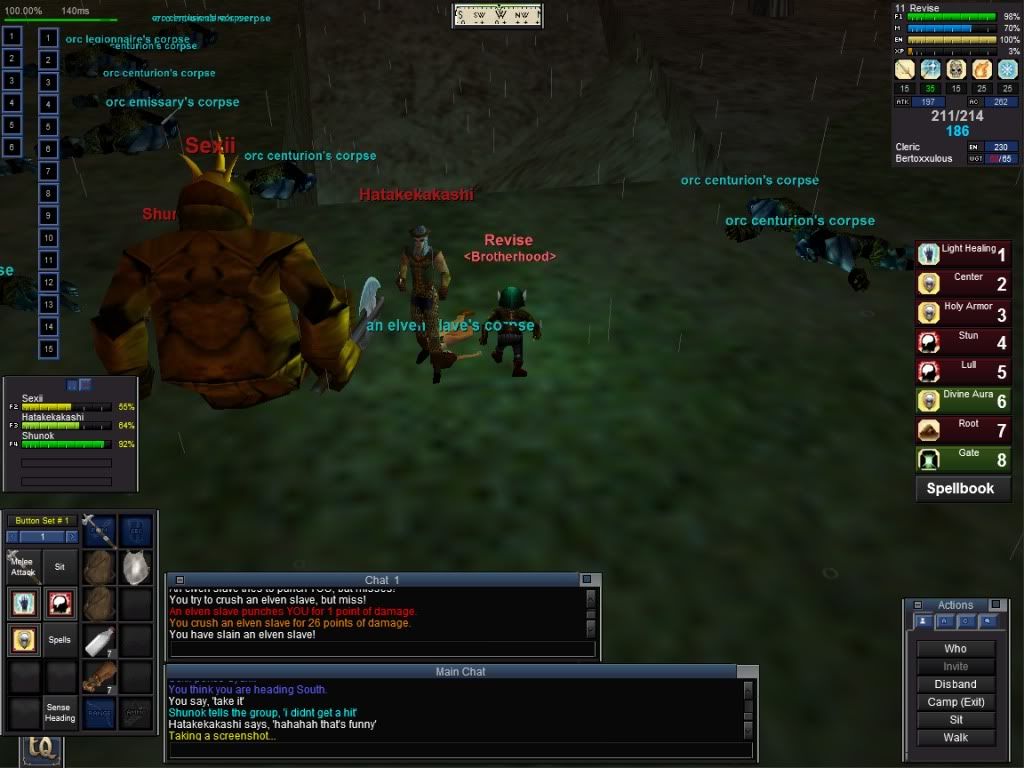Open the Spells hotbutton
This screenshot has width=1024, height=768.
click(60, 640)
